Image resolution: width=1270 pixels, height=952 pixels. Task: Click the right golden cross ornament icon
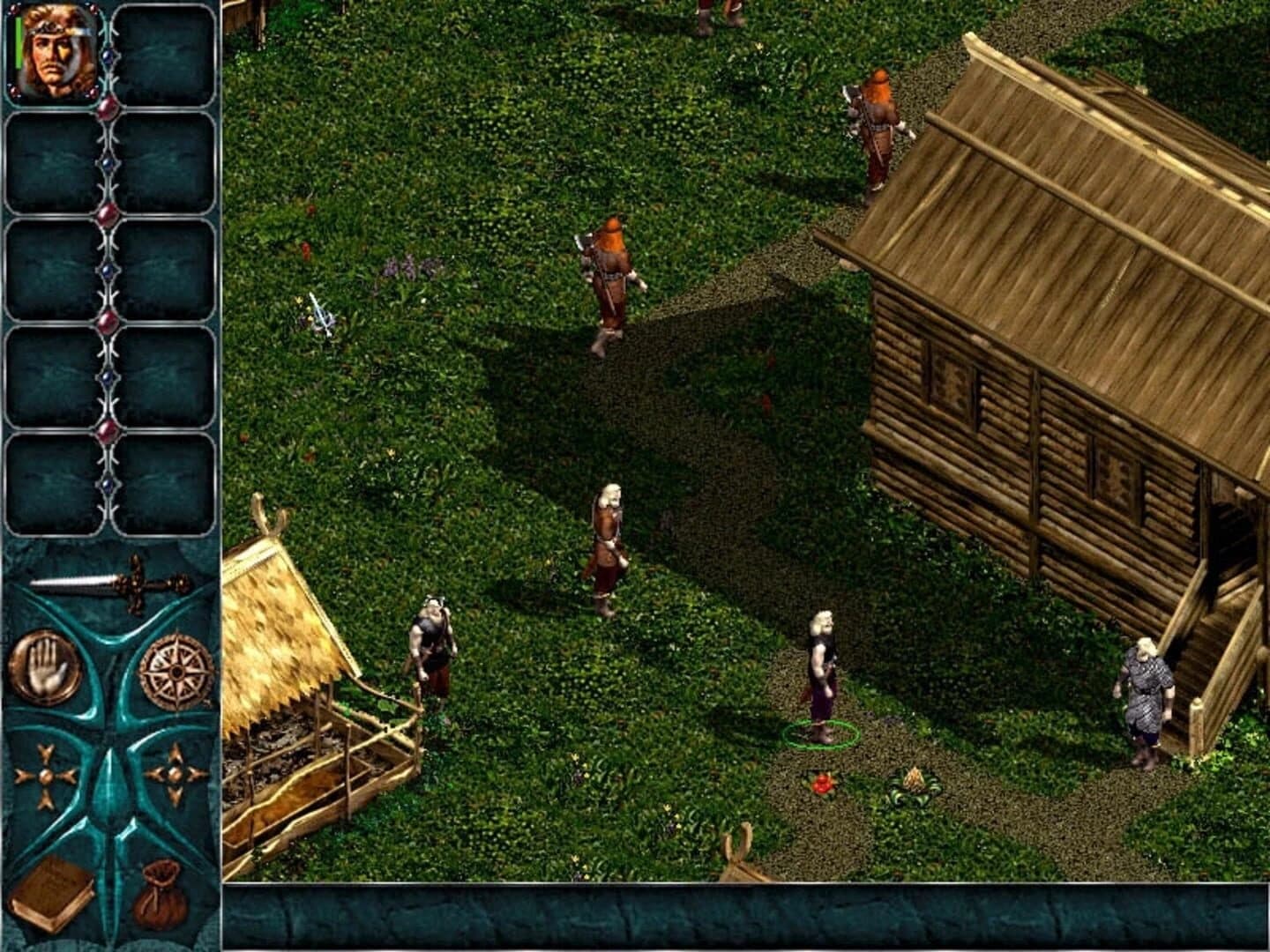coord(173,774)
